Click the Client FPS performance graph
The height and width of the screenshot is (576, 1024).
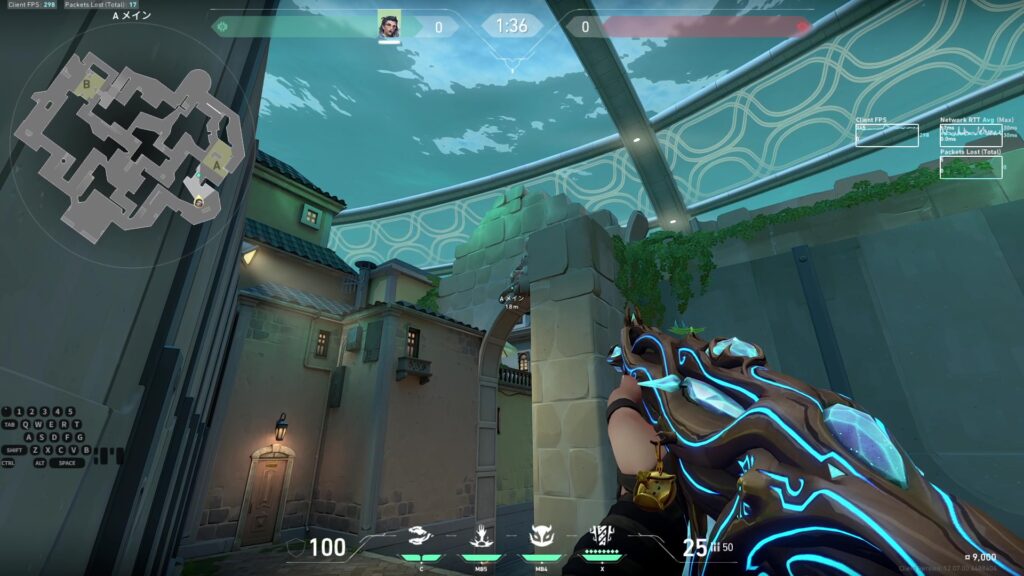886,135
